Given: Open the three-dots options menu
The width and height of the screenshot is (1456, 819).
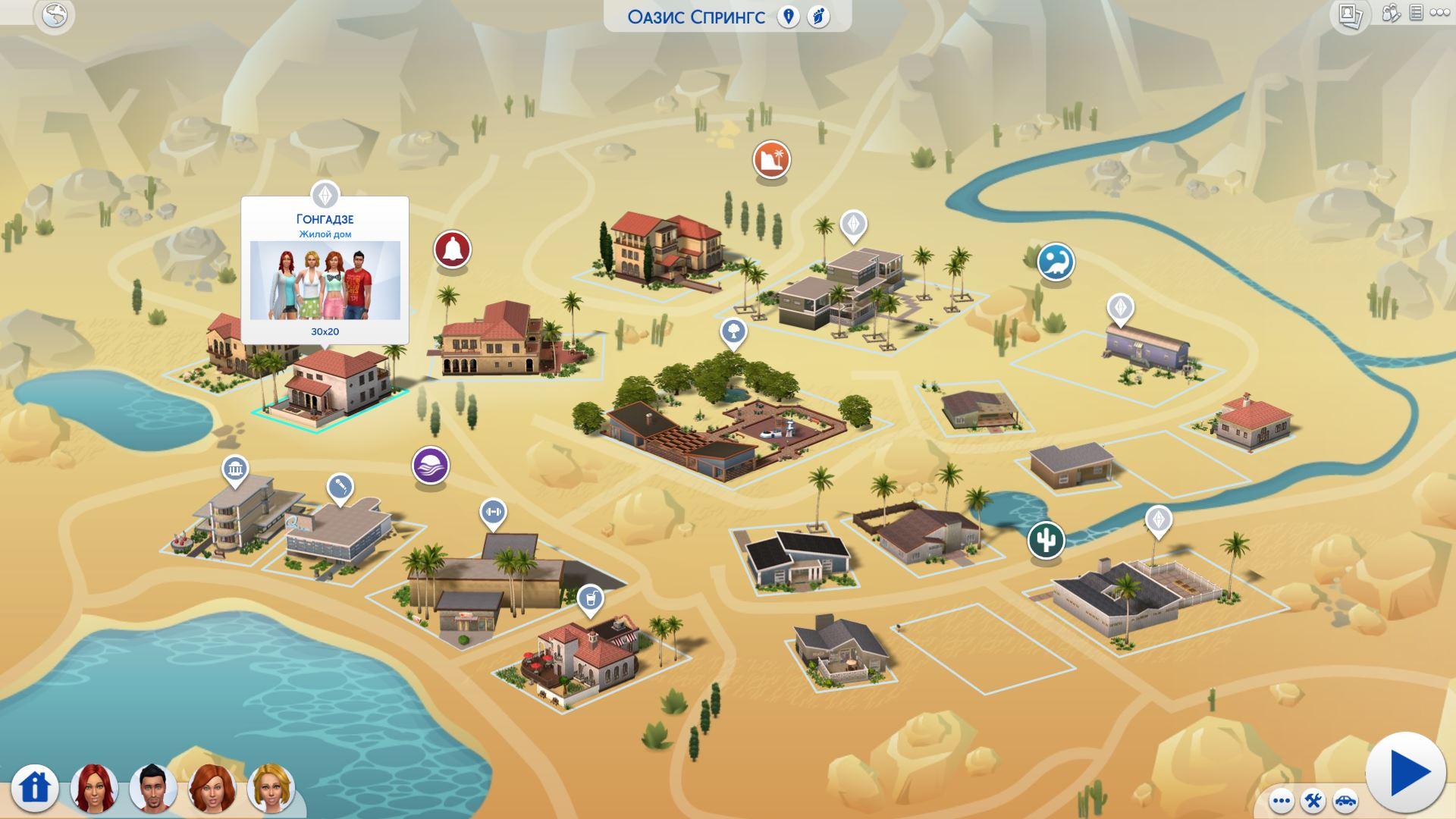Looking at the screenshot, I should (1282, 801).
